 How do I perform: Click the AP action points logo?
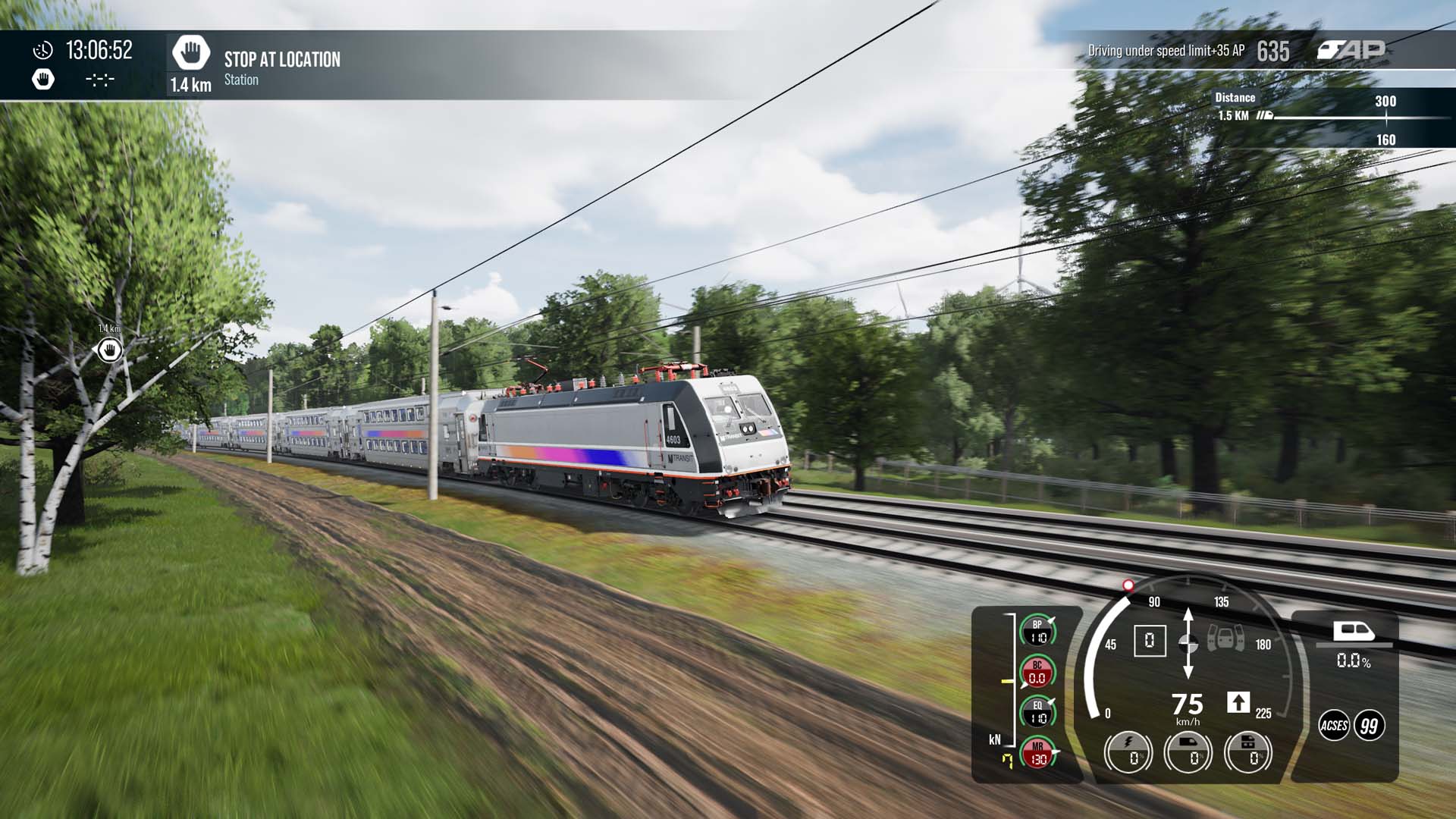coord(1351,50)
